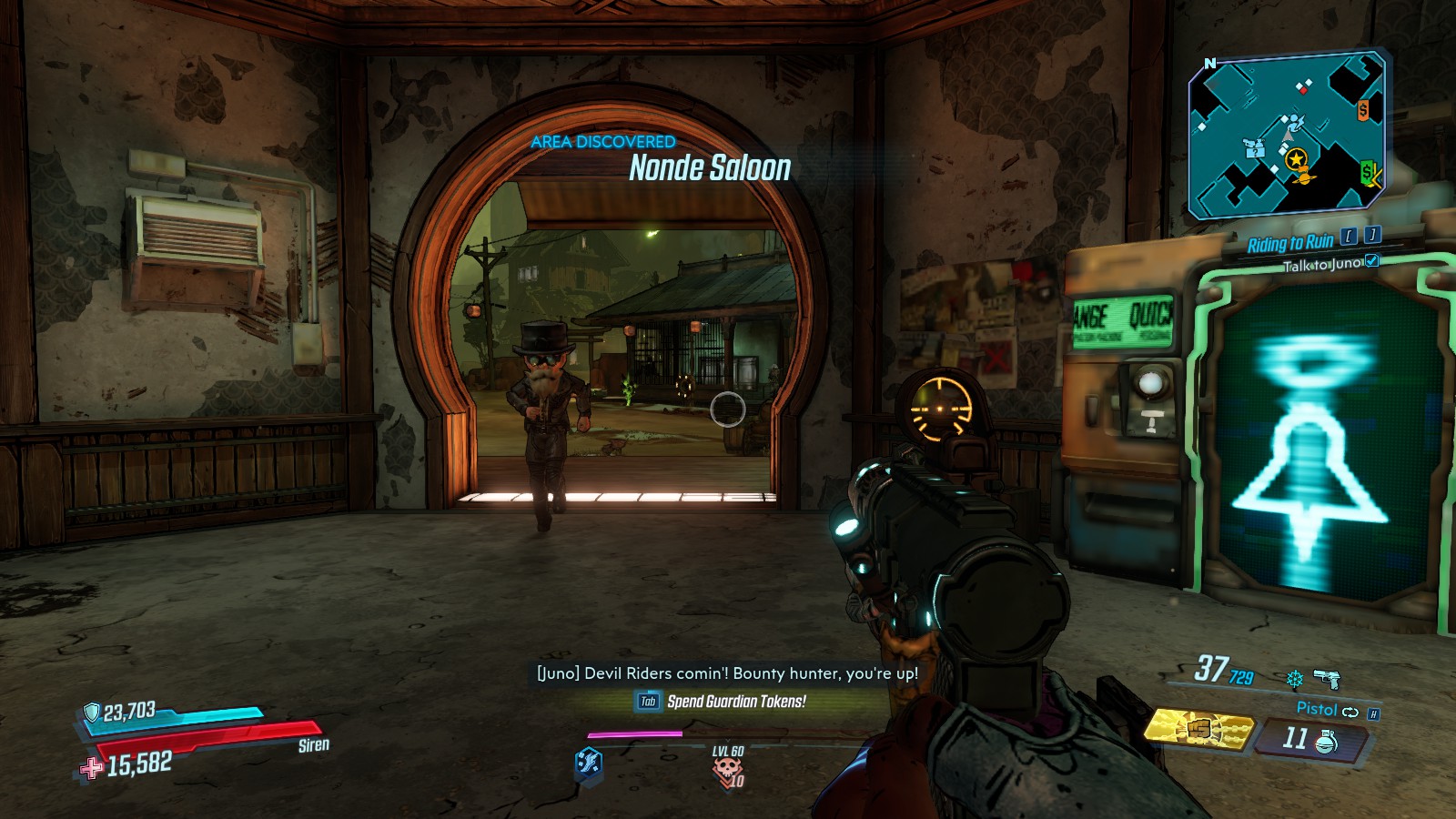The width and height of the screenshot is (1456, 819).
Task: Select the Pistol weapon swap label
Action: pyautogui.click(x=1317, y=709)
